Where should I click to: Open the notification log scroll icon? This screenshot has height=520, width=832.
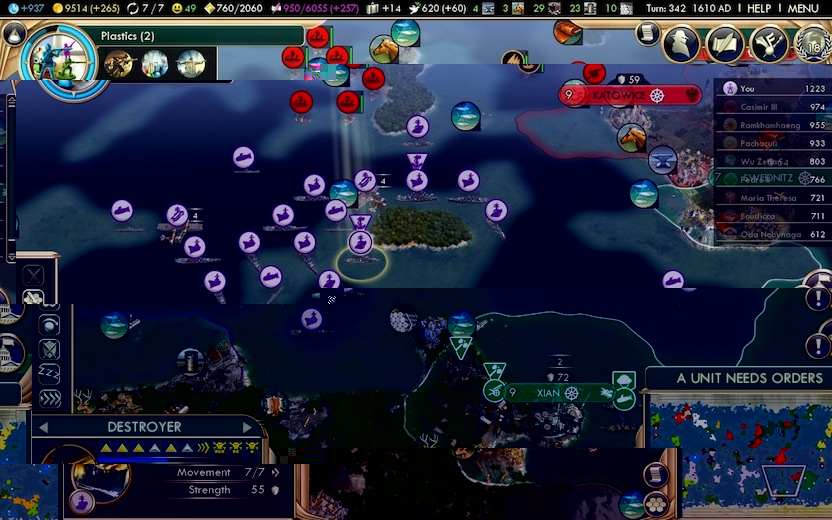[648, 33]
